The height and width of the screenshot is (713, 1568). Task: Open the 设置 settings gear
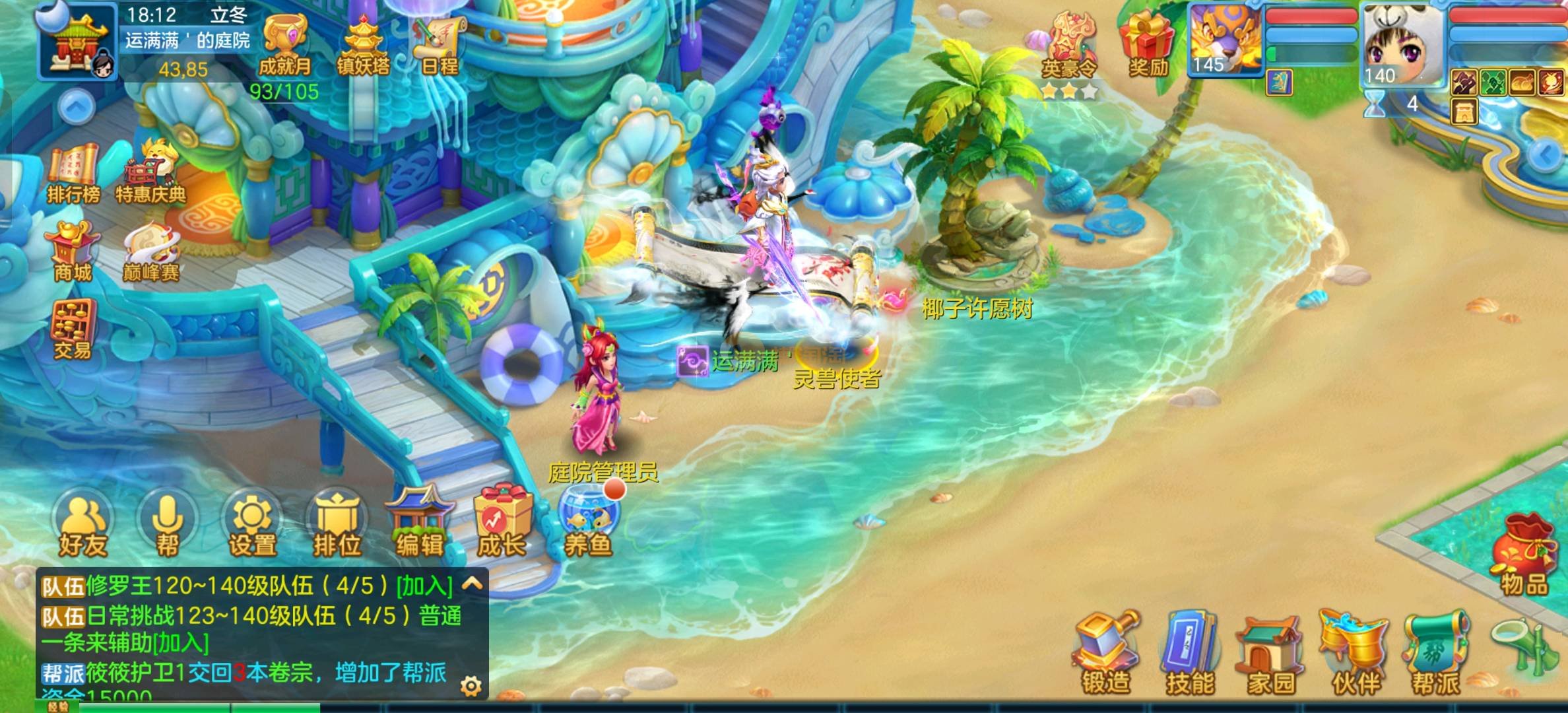(x=252, y=525)
